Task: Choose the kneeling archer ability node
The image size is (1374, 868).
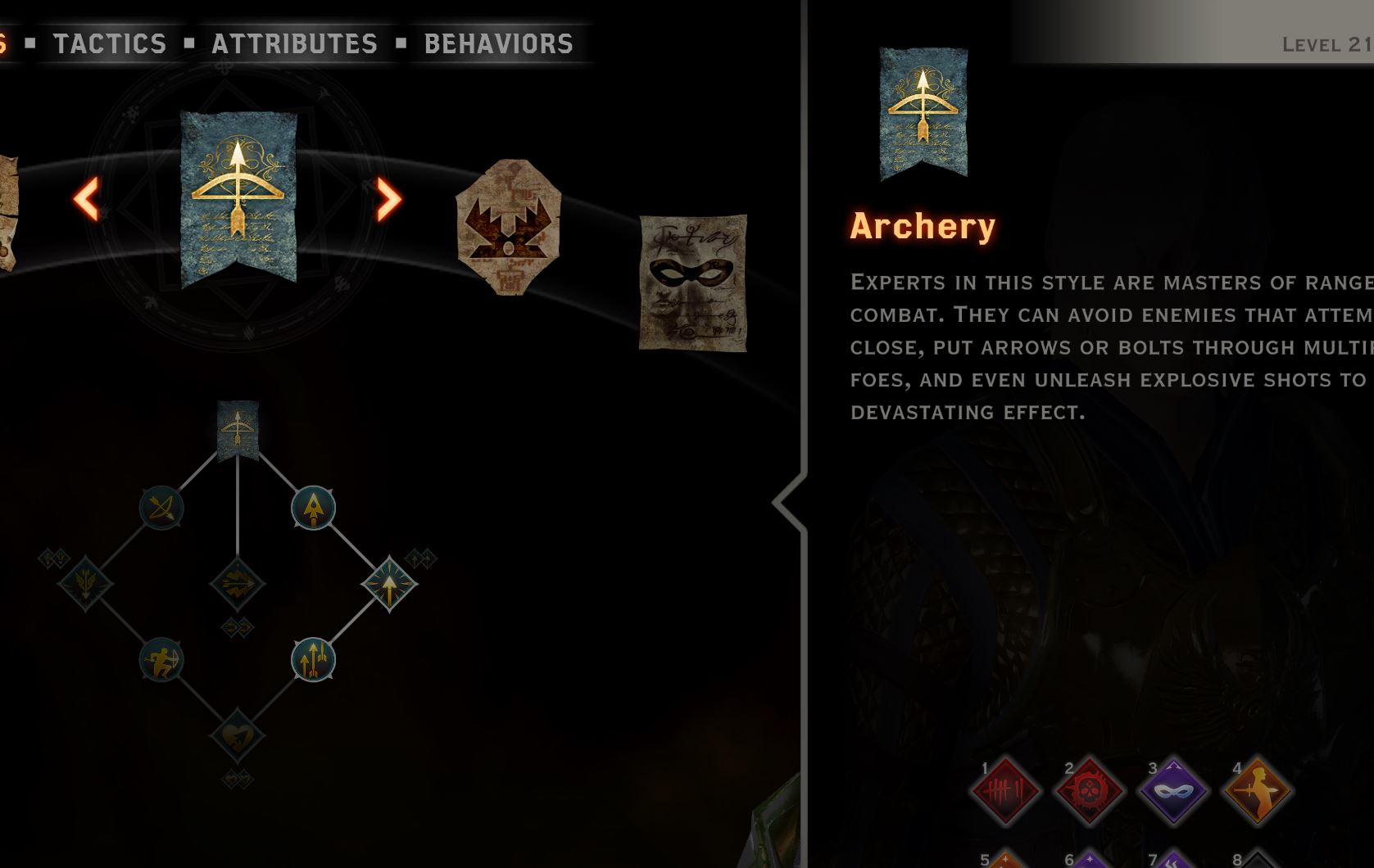Action: click(x=161, y=660)
